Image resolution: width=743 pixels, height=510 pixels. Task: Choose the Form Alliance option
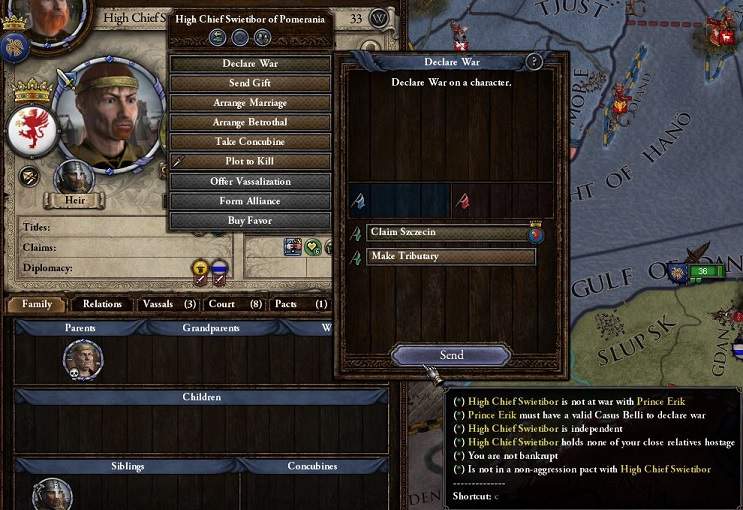[250, 201]
